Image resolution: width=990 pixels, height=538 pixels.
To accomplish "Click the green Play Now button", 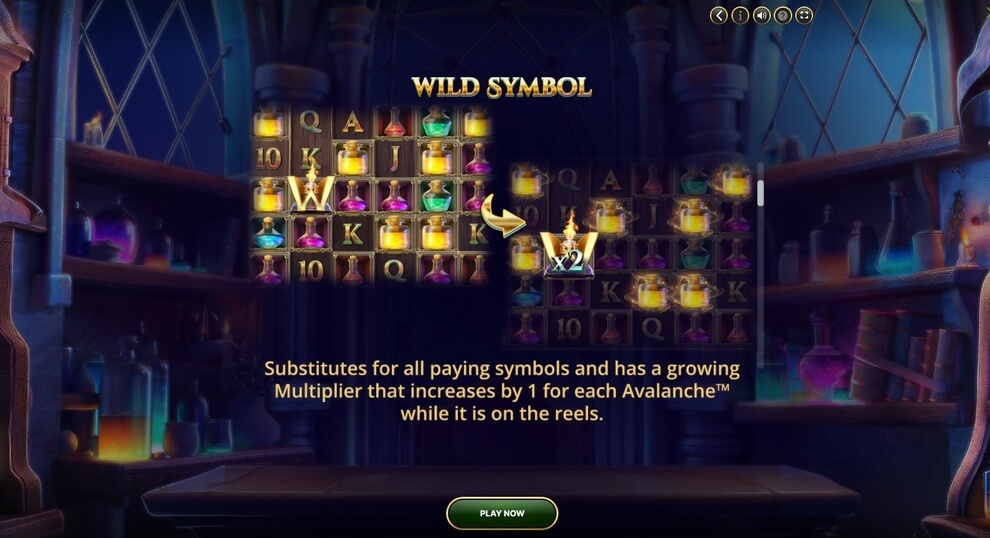I will [501, 513].
